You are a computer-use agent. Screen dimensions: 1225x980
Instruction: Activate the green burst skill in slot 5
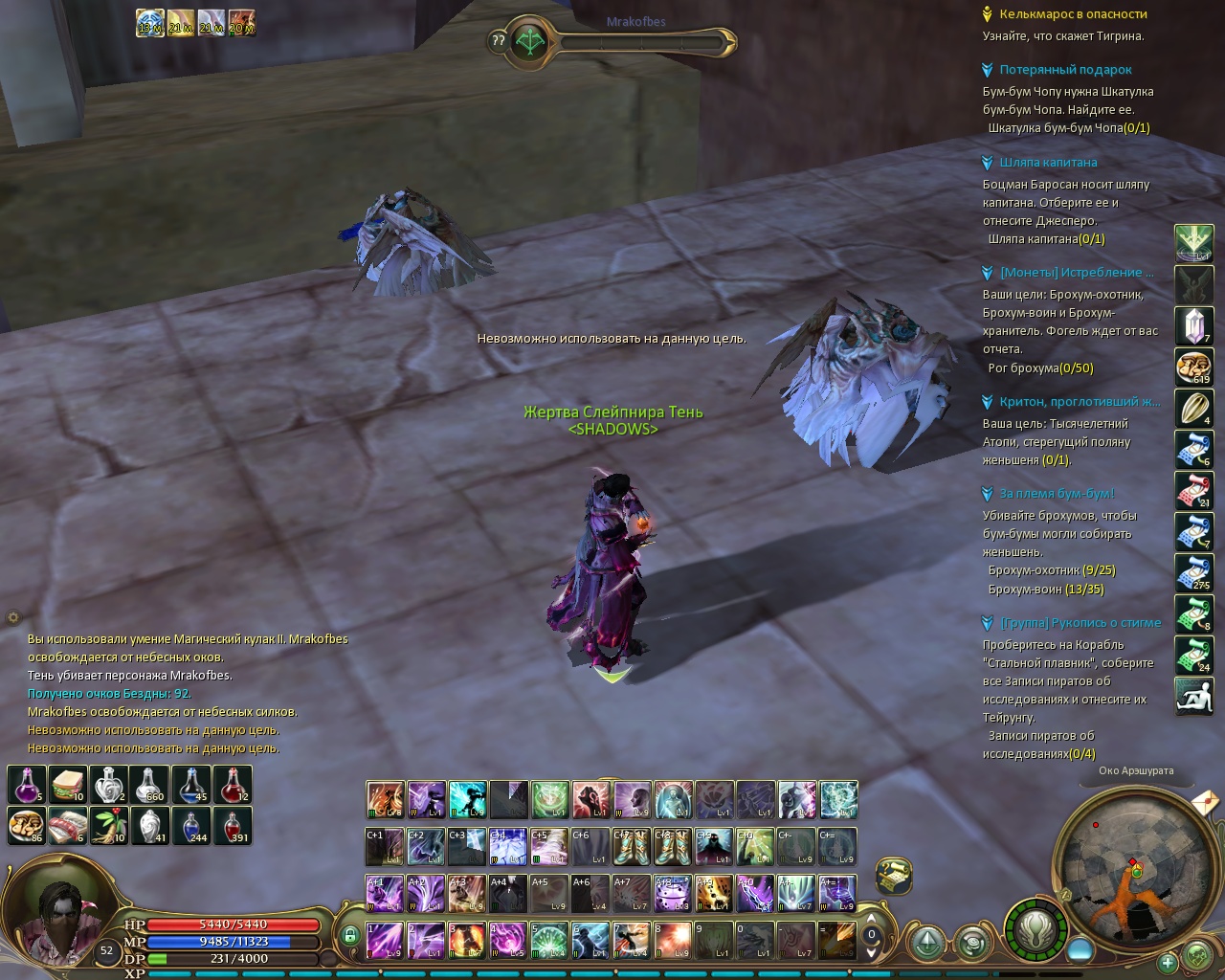(x=549, y=940)
